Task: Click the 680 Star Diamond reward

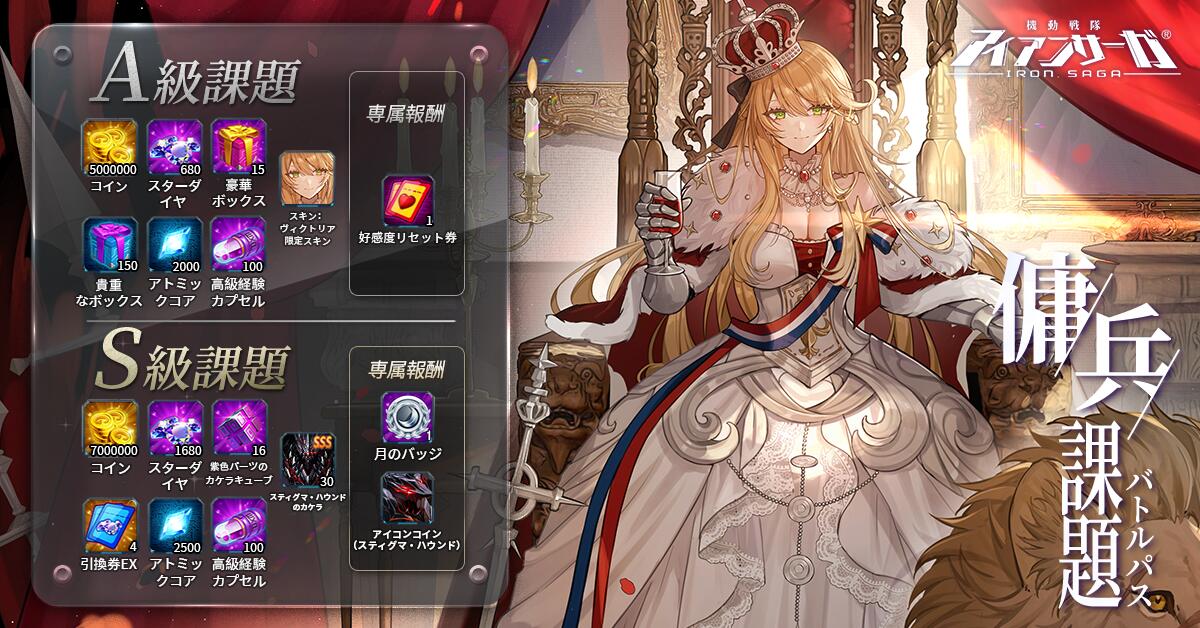Action: coord(175,145)
